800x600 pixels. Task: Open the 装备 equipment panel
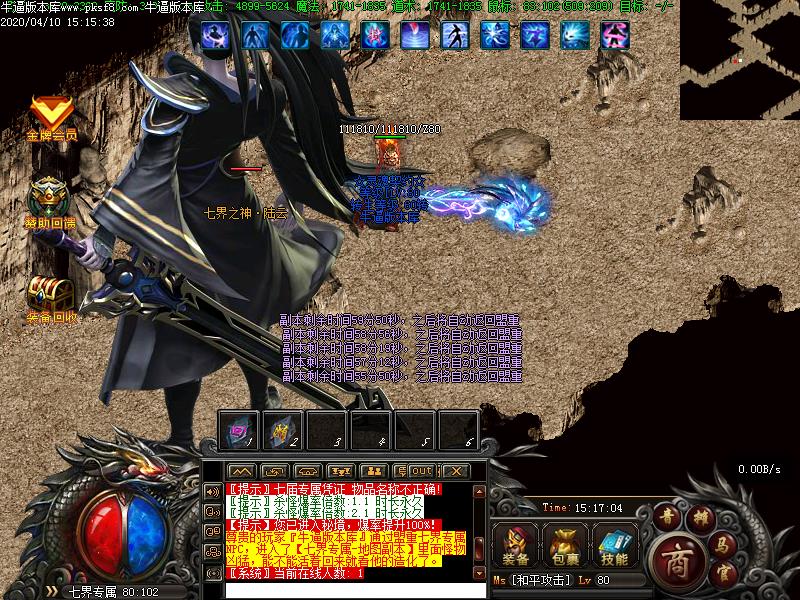517,545
